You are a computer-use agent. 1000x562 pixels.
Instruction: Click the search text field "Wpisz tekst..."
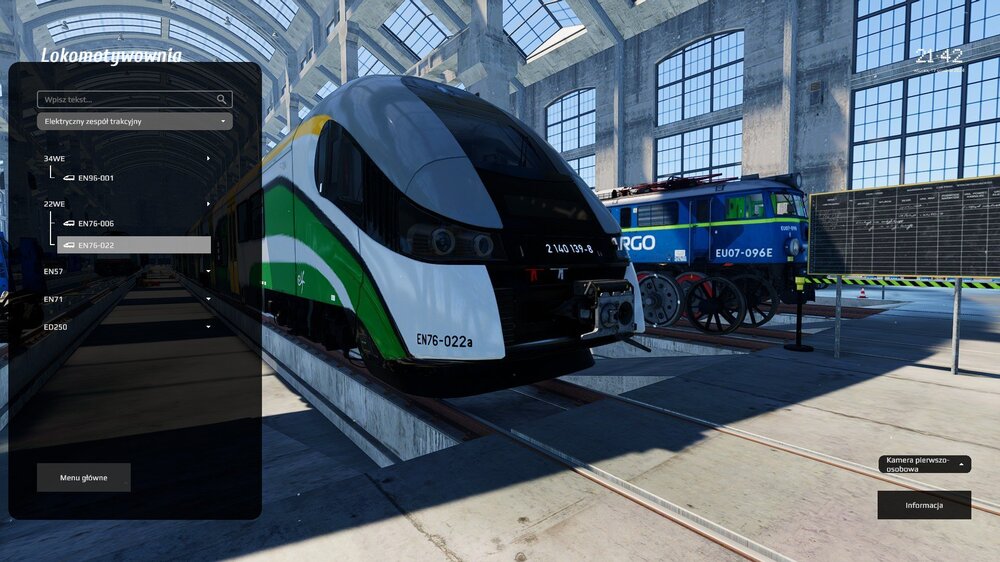tap(126, 100)
